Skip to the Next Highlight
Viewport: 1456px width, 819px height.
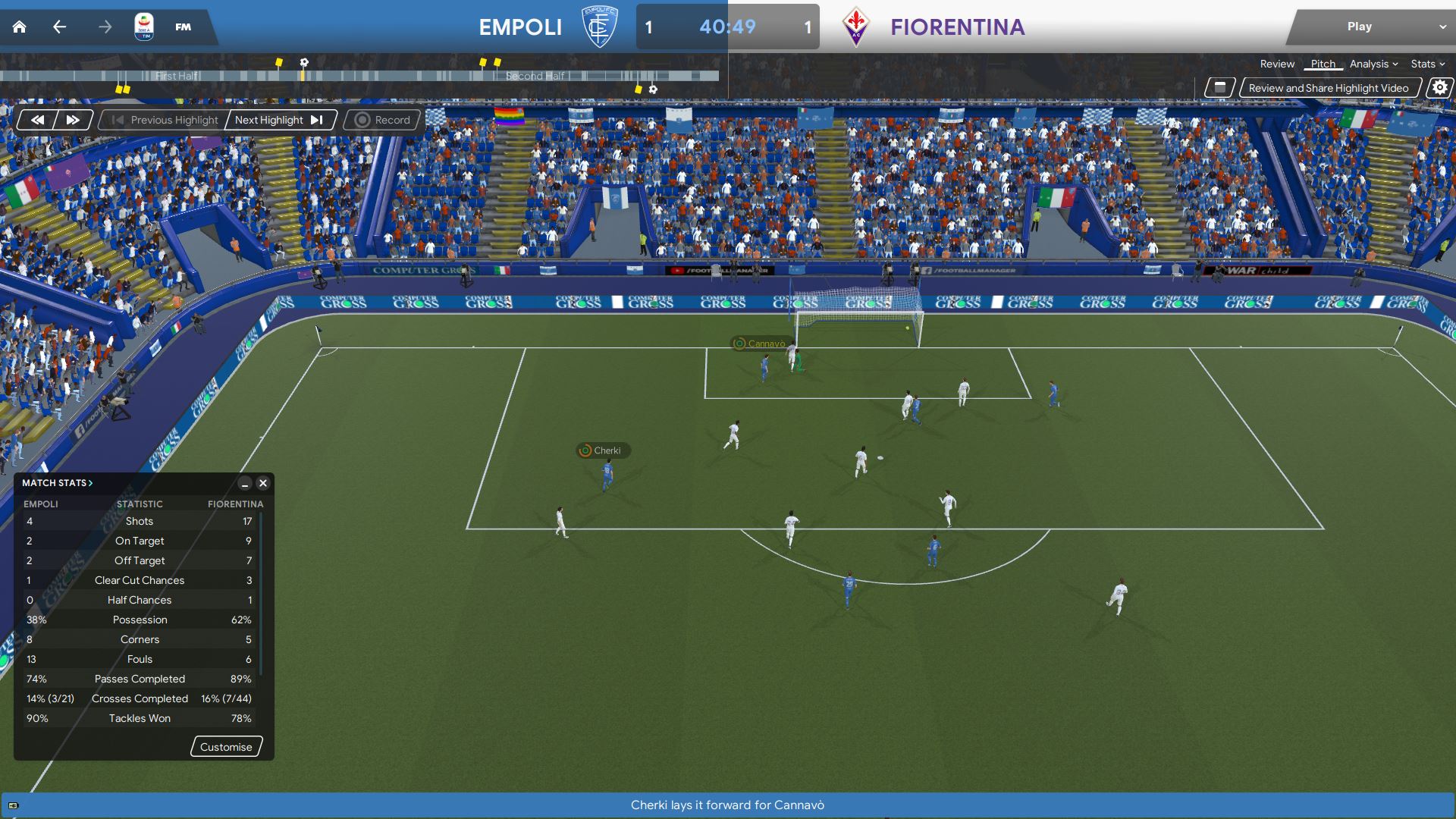pos(279,120)
